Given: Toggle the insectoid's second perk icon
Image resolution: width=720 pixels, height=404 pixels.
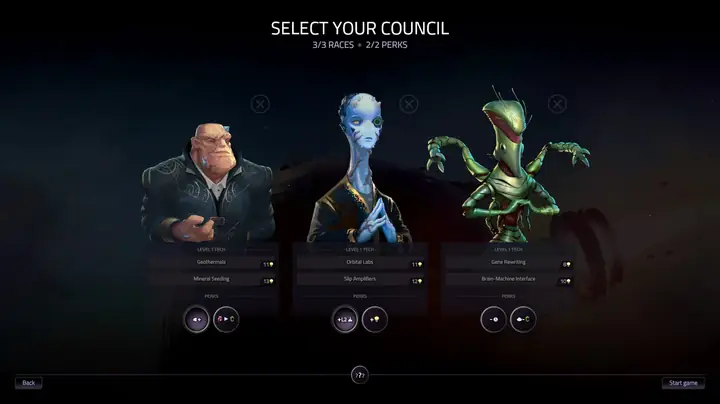Looking at the screenshot, I should (524, 320).
